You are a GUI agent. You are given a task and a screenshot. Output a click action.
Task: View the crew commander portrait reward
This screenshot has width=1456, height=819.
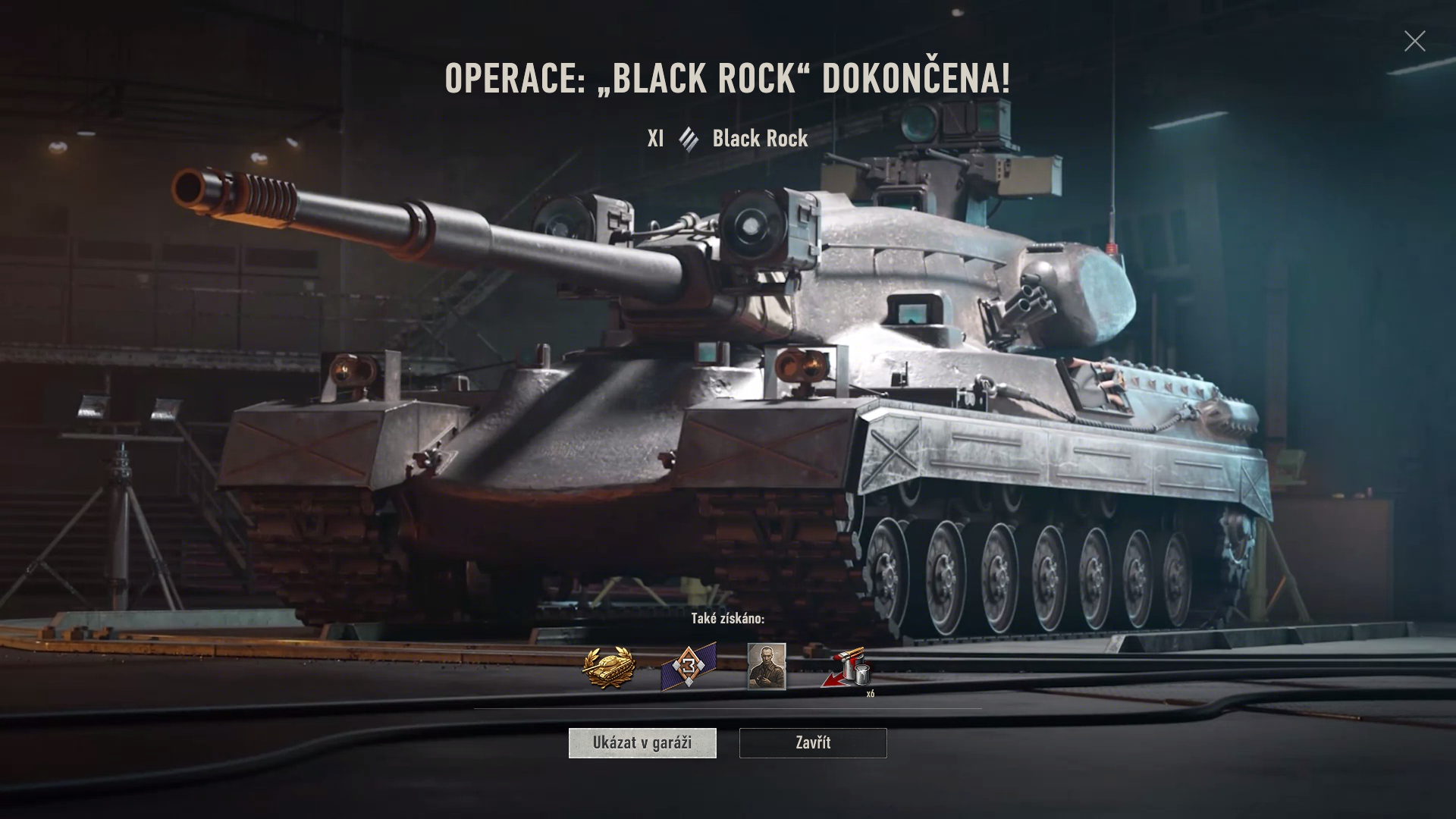pos(767,667)
